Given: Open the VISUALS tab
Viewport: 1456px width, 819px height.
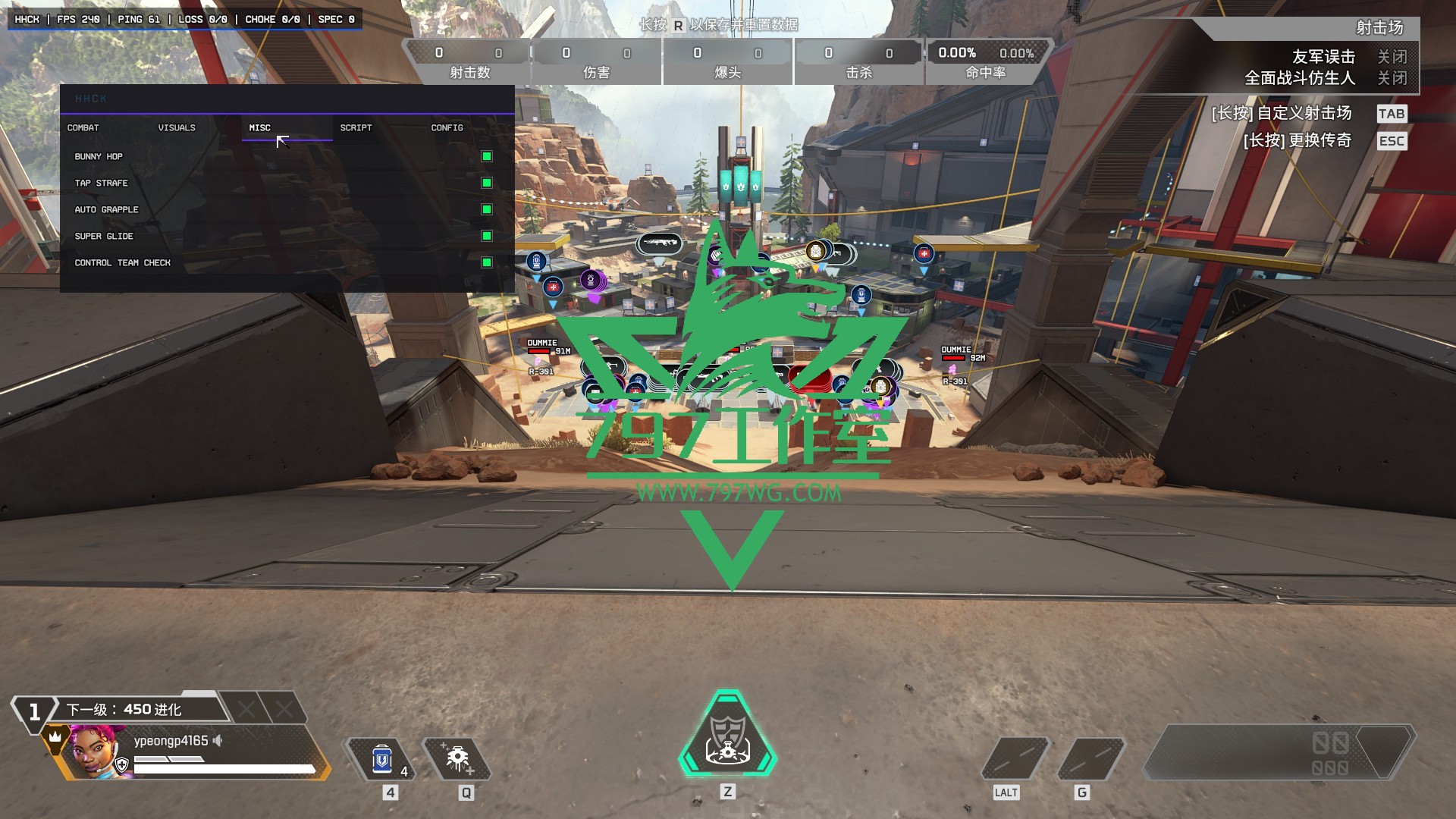Looking at the screenshot, I should click(x=177, y=128).
